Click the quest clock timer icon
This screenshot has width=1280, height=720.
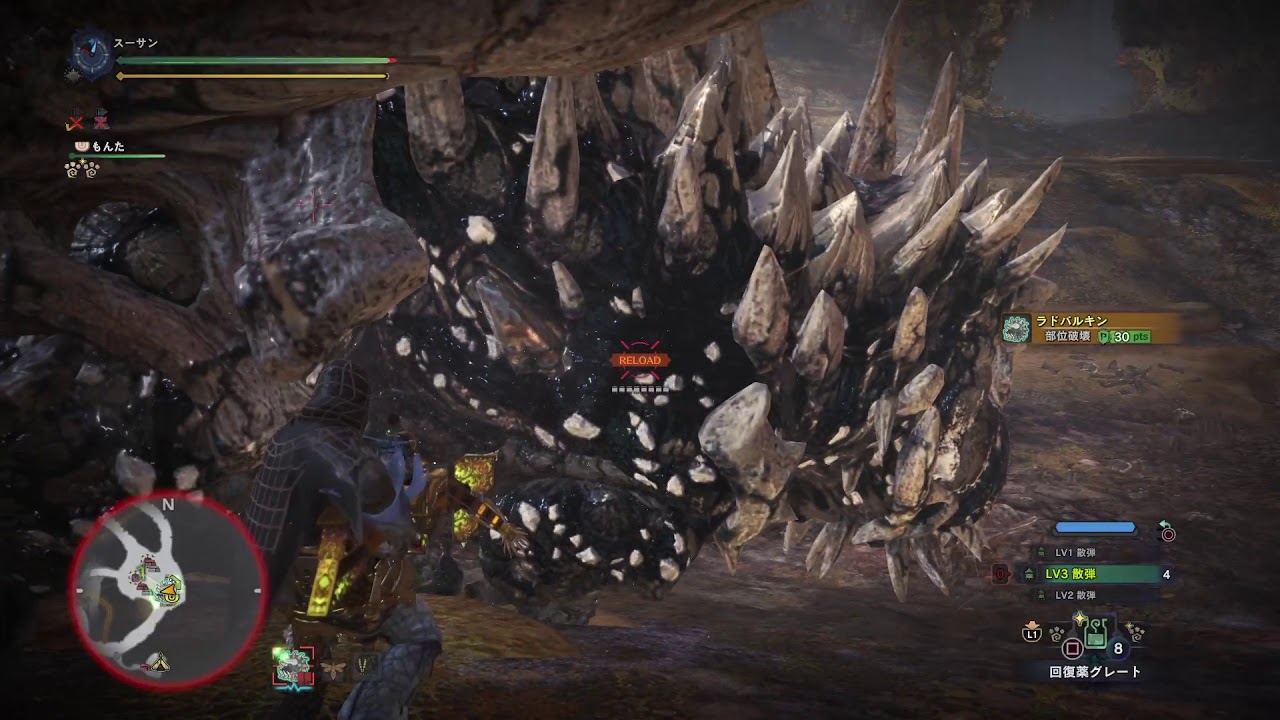point(93,53)
